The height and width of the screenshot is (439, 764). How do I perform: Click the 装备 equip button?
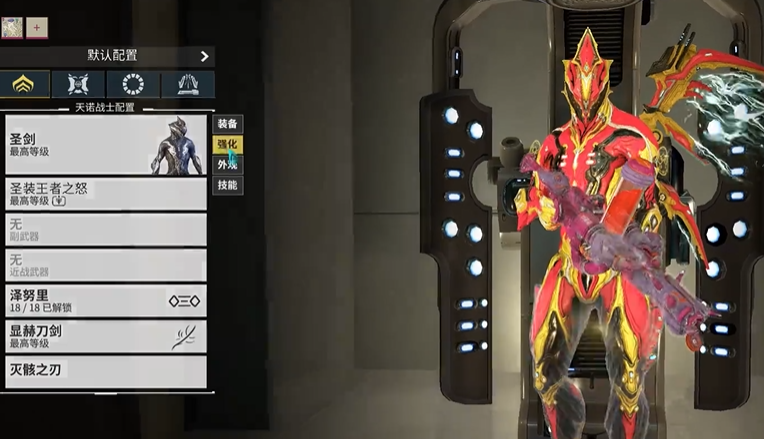(x=228, y=124)
